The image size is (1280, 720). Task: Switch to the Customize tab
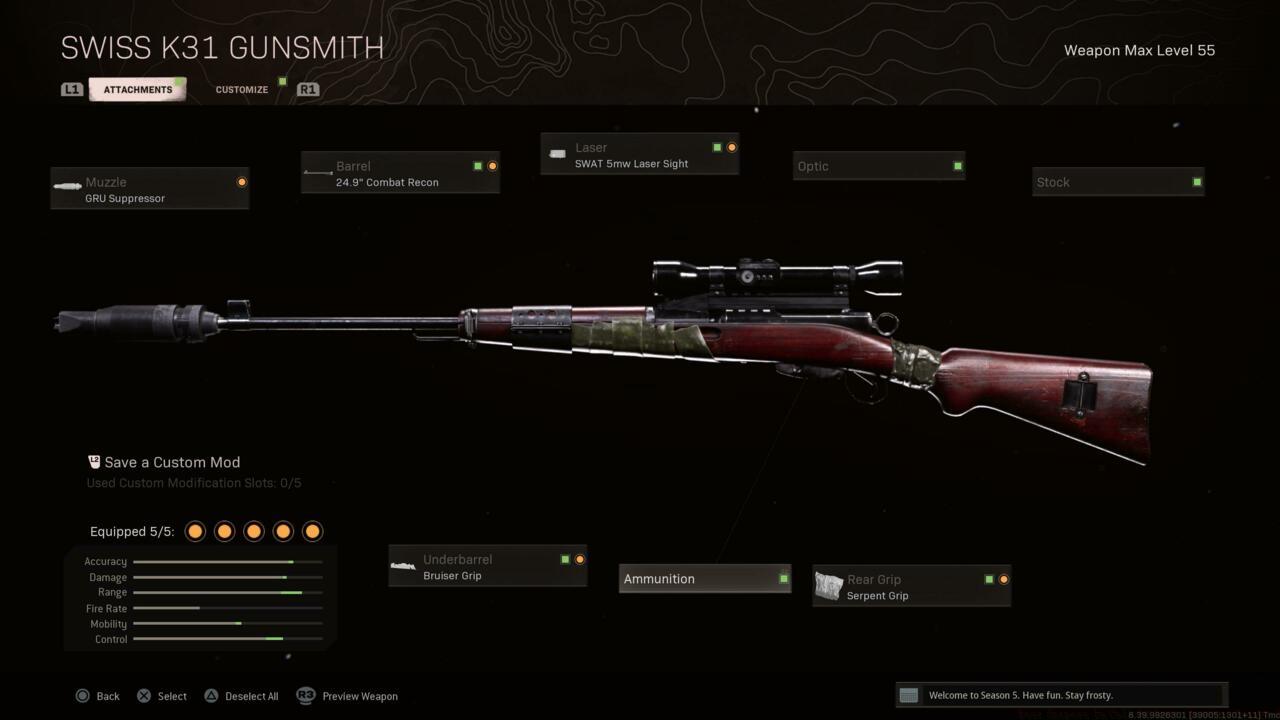(241, 89)
